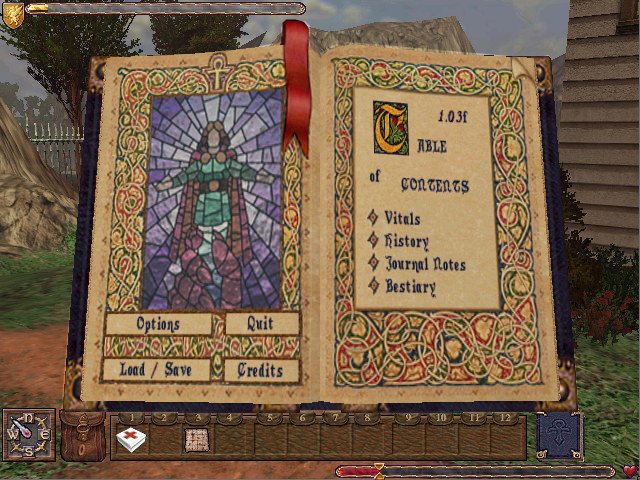Select the map scroll in the toolbelt
The image size is (640, 480).
point(198,438)
